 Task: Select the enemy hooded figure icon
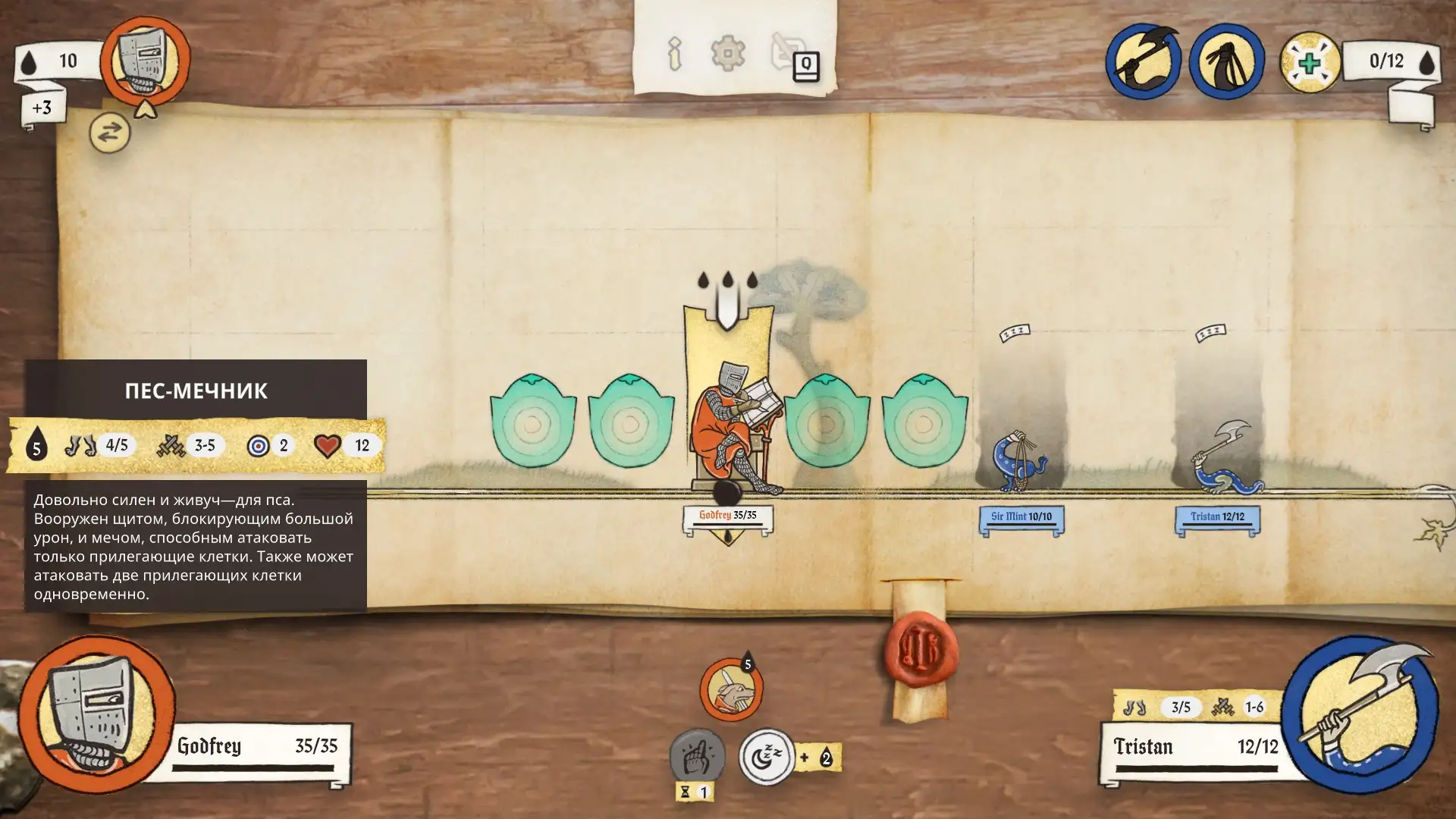pos(1226,61)
